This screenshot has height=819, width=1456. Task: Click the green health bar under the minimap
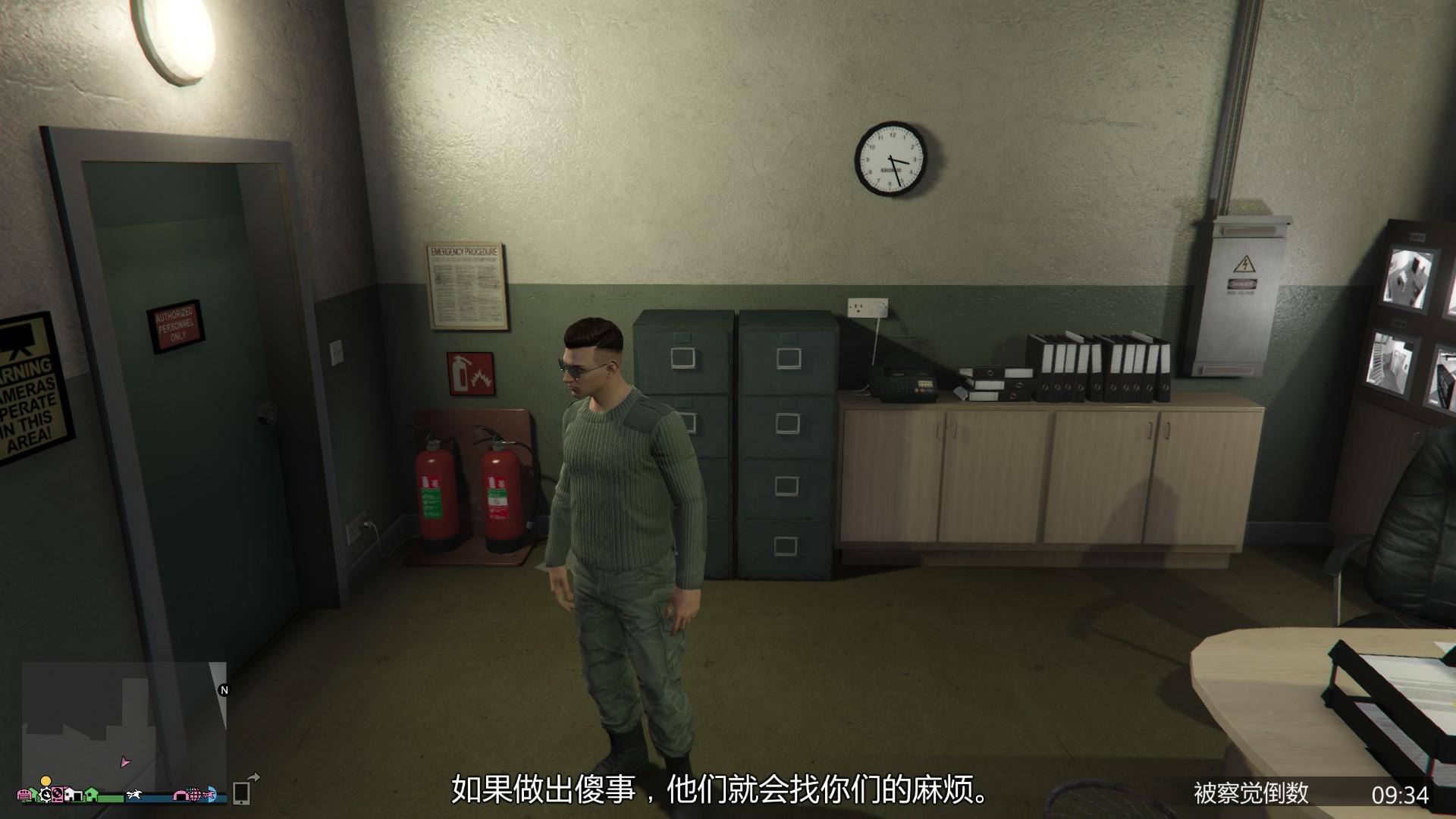click(x=111, y=797)
